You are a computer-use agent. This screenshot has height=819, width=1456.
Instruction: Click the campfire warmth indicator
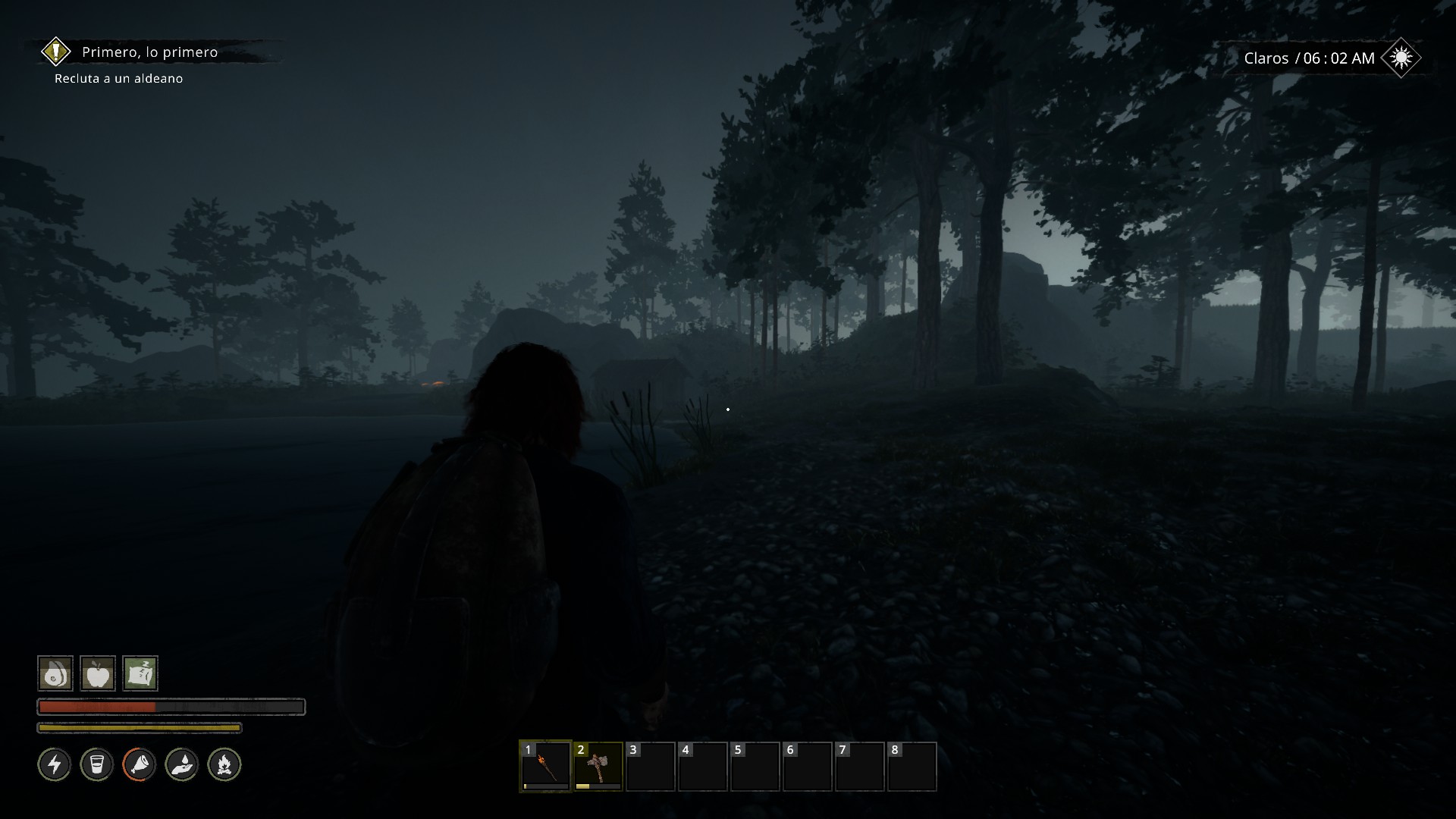(224, 764)
